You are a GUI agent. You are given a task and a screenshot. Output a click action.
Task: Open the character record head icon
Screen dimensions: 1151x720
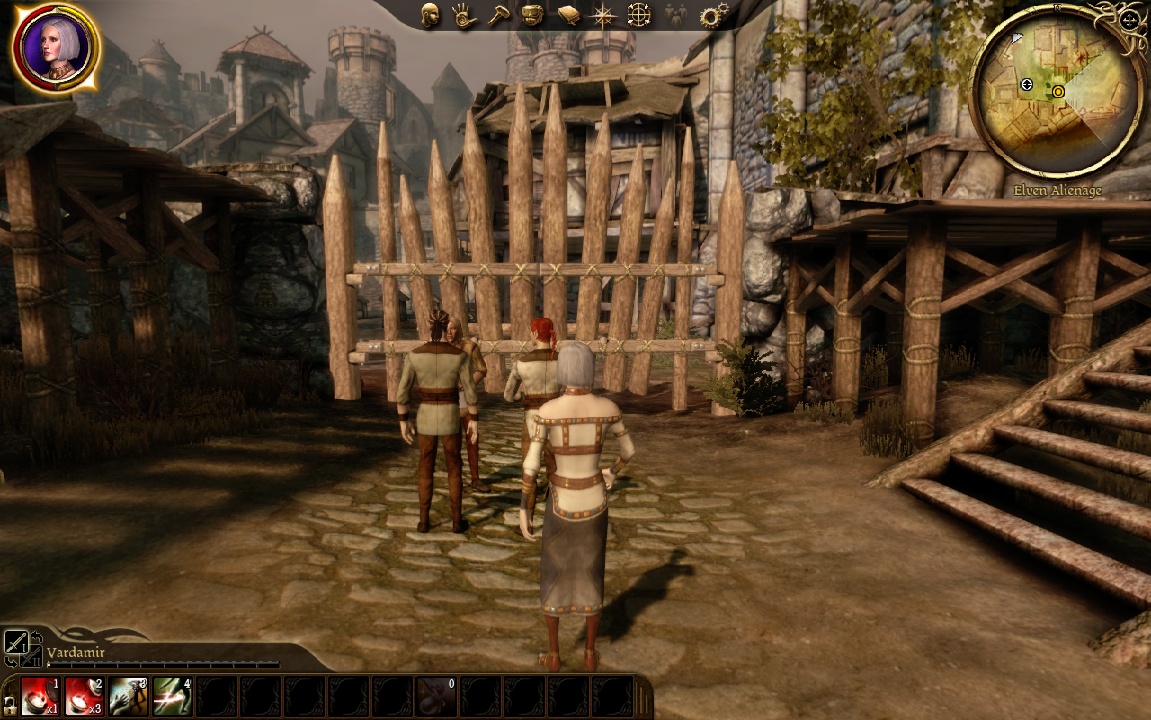point(430,15)
